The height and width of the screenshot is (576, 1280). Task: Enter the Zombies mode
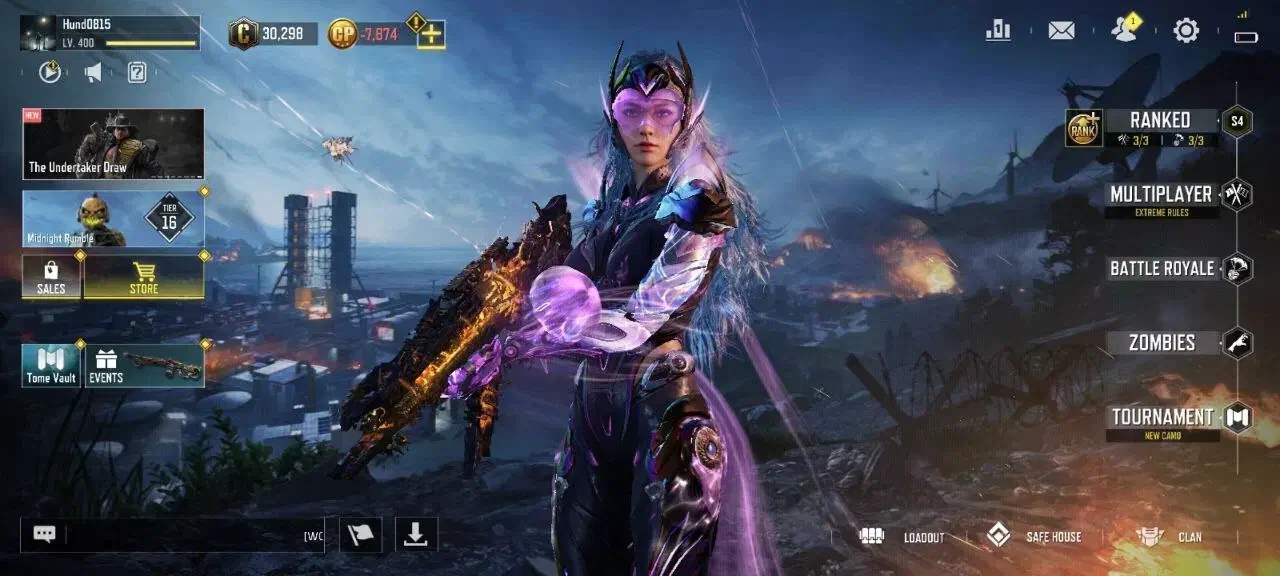click(x=1162, y=343)
